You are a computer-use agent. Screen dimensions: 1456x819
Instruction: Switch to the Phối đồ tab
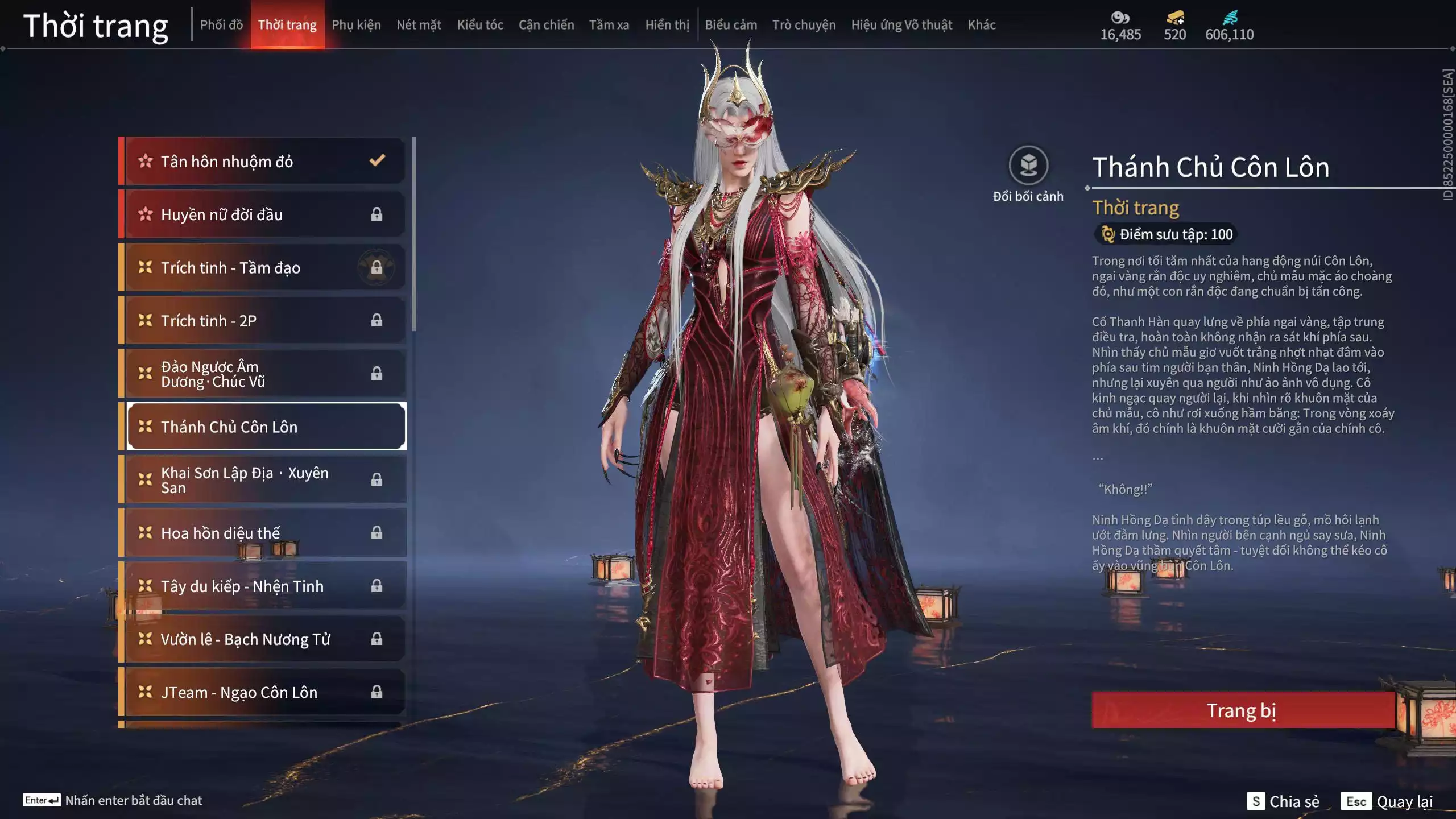click(221, 25)
